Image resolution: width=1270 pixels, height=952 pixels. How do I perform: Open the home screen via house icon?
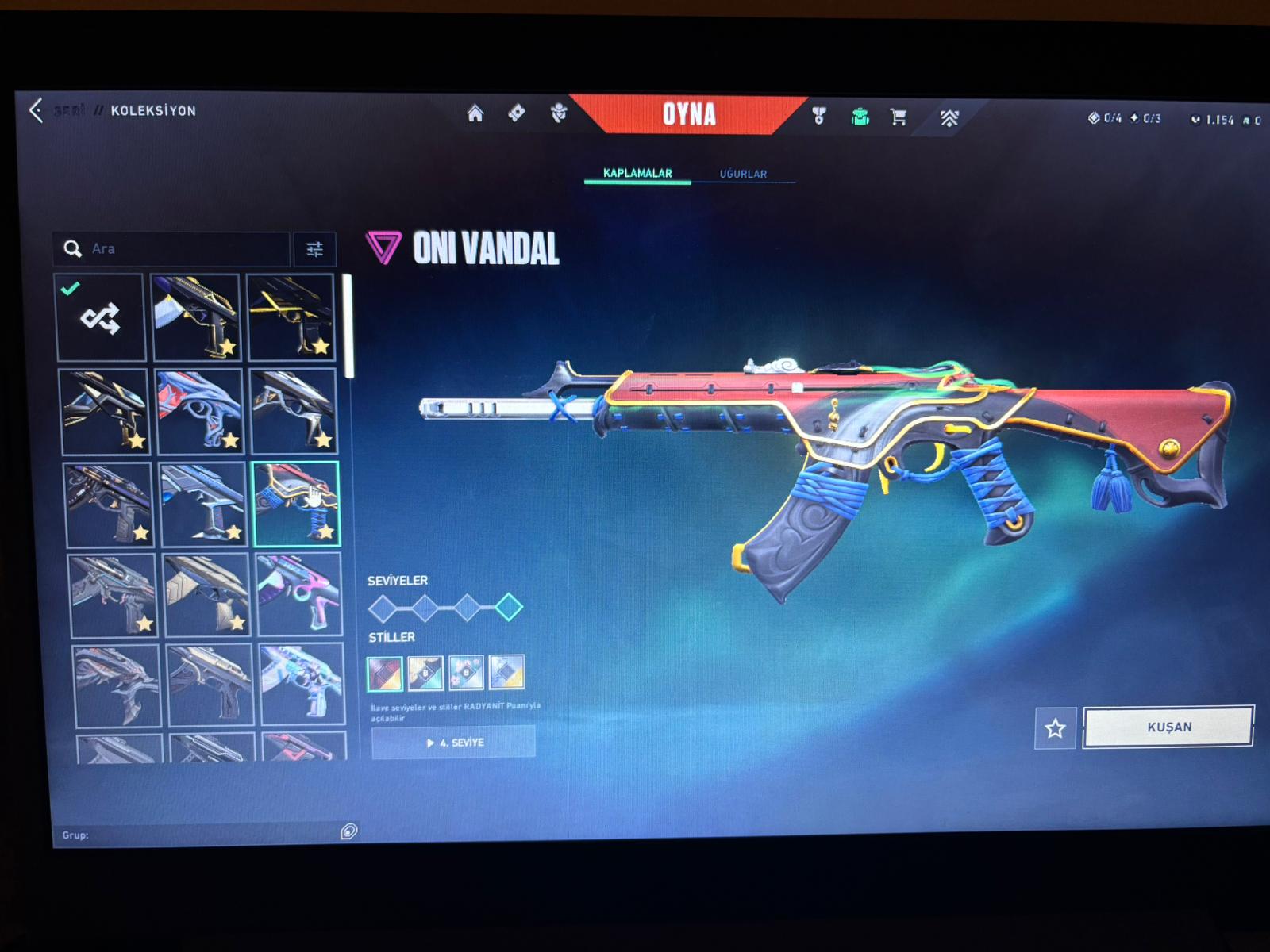[x=475, y=114]
